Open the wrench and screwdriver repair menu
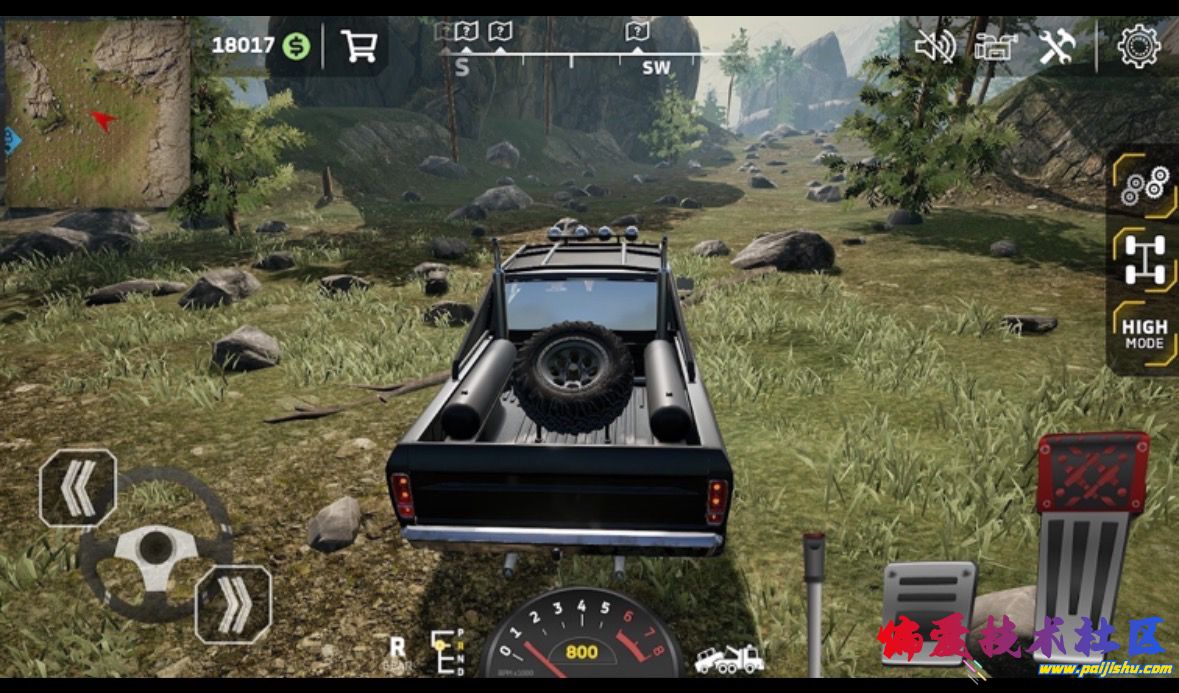 (x=1056, y=46)
